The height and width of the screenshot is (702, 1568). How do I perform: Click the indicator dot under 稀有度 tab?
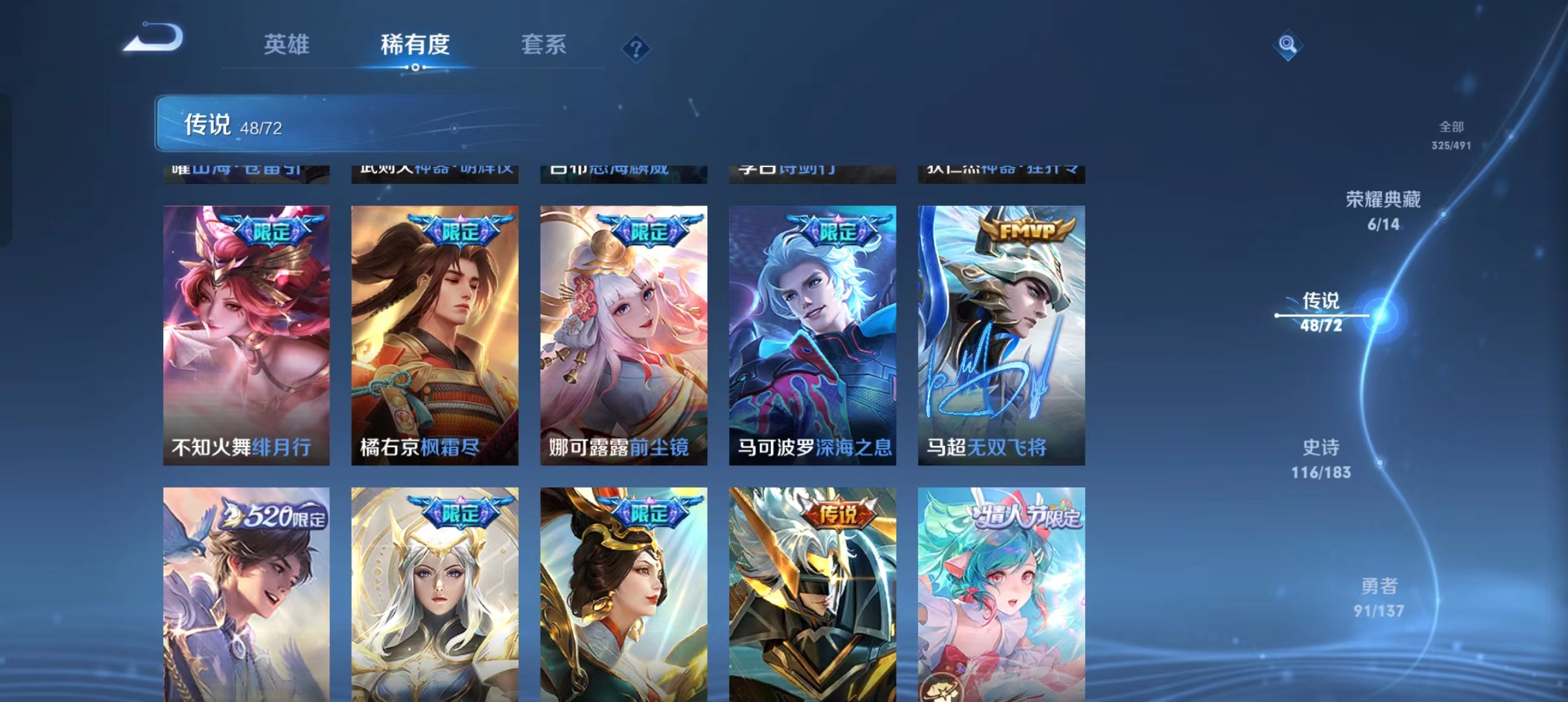[416, 68]
